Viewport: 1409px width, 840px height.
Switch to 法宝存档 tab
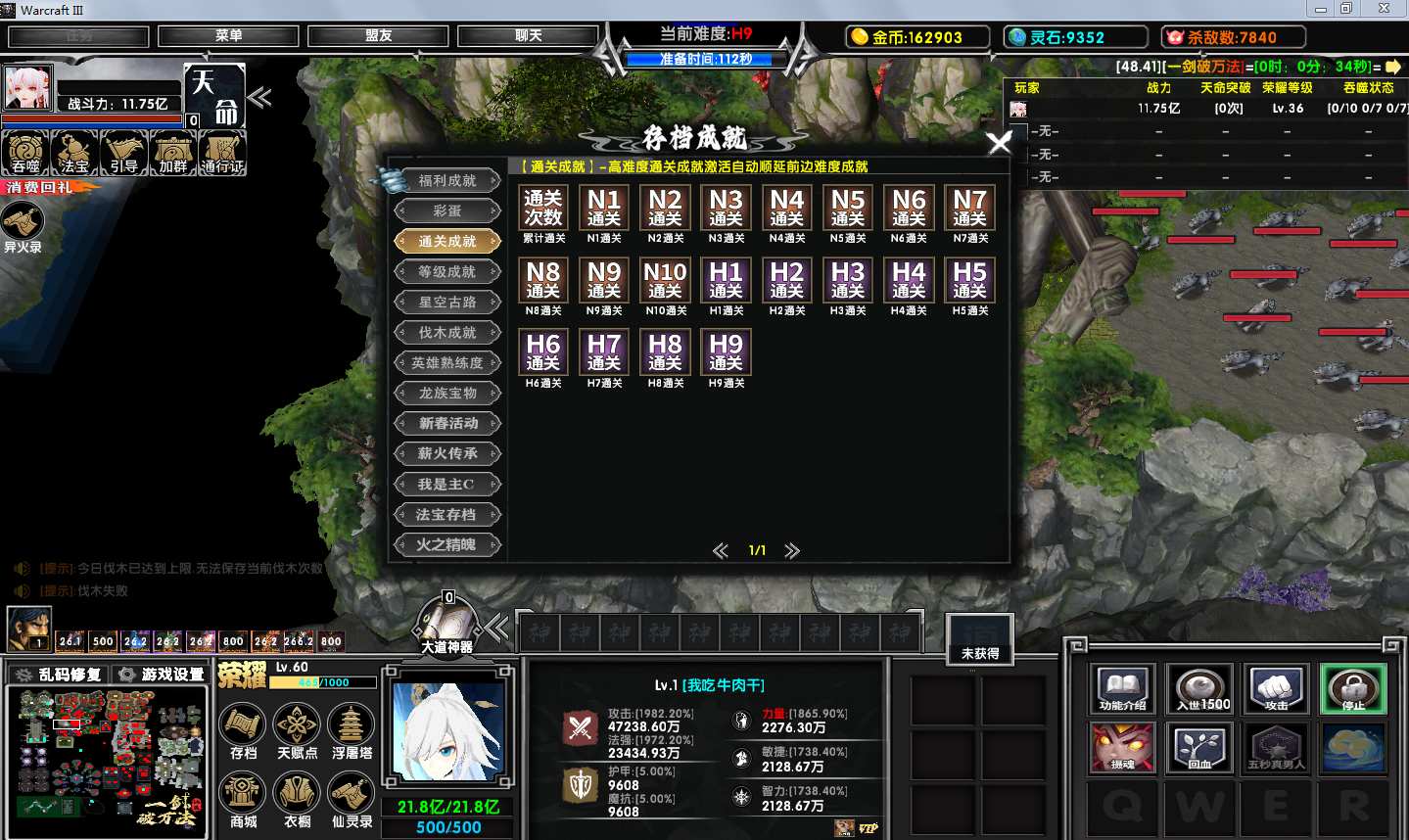447,515
